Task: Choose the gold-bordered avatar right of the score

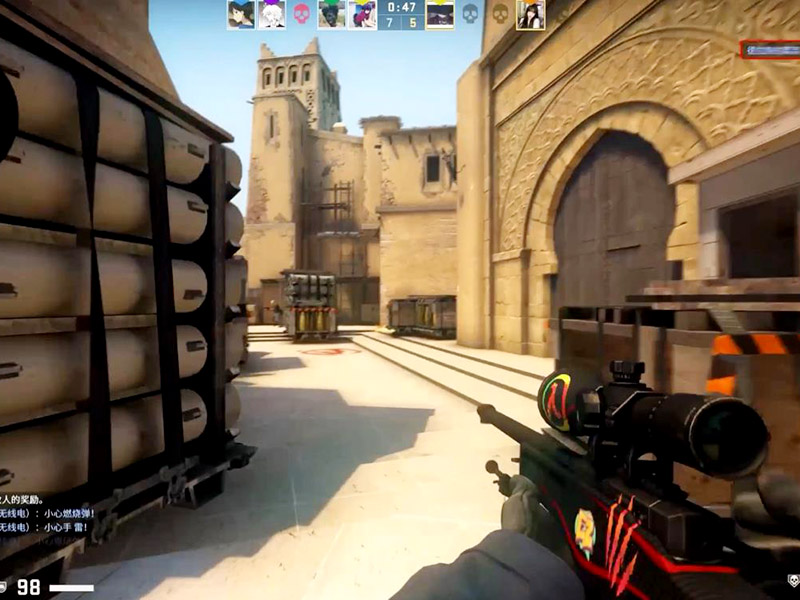Action: tap(440, 14)
